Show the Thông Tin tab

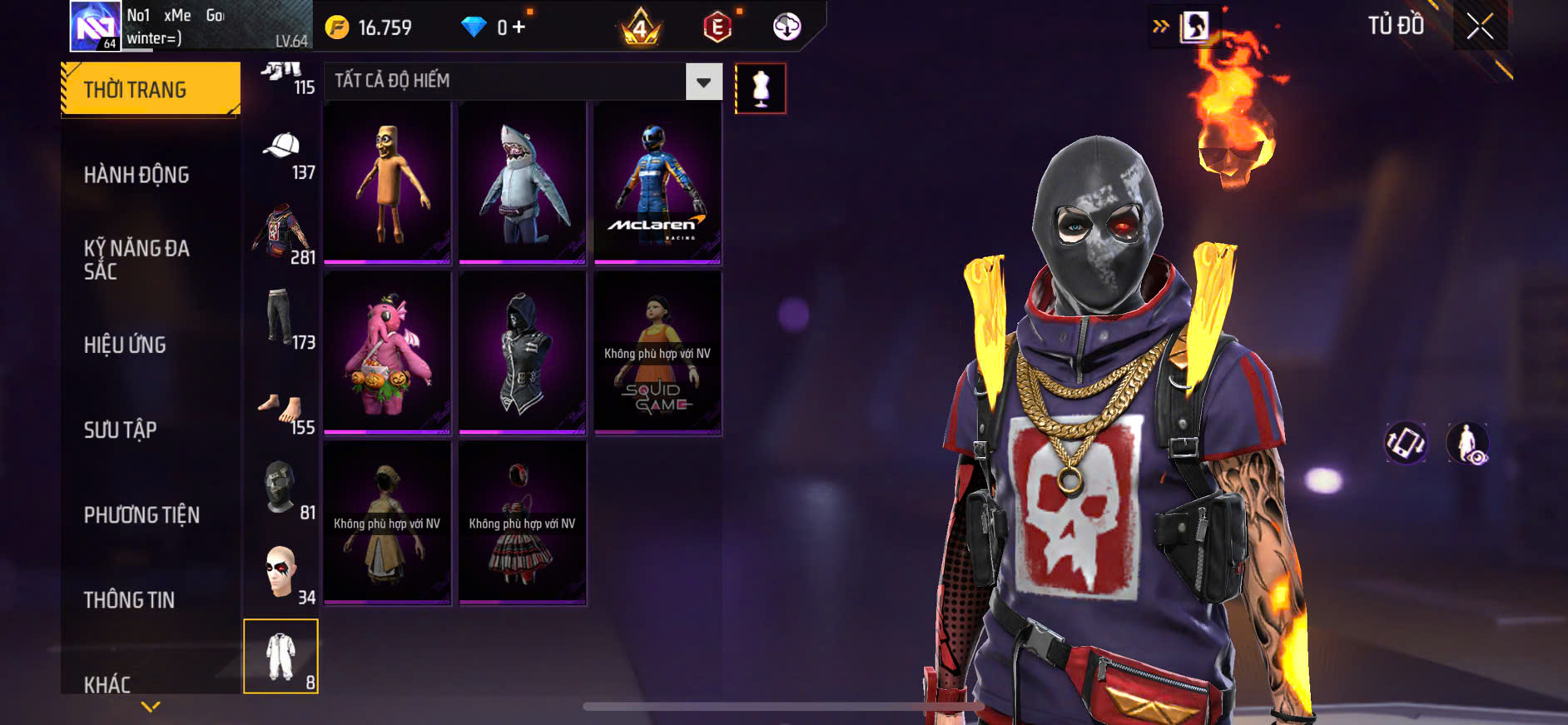click(129, 599)
